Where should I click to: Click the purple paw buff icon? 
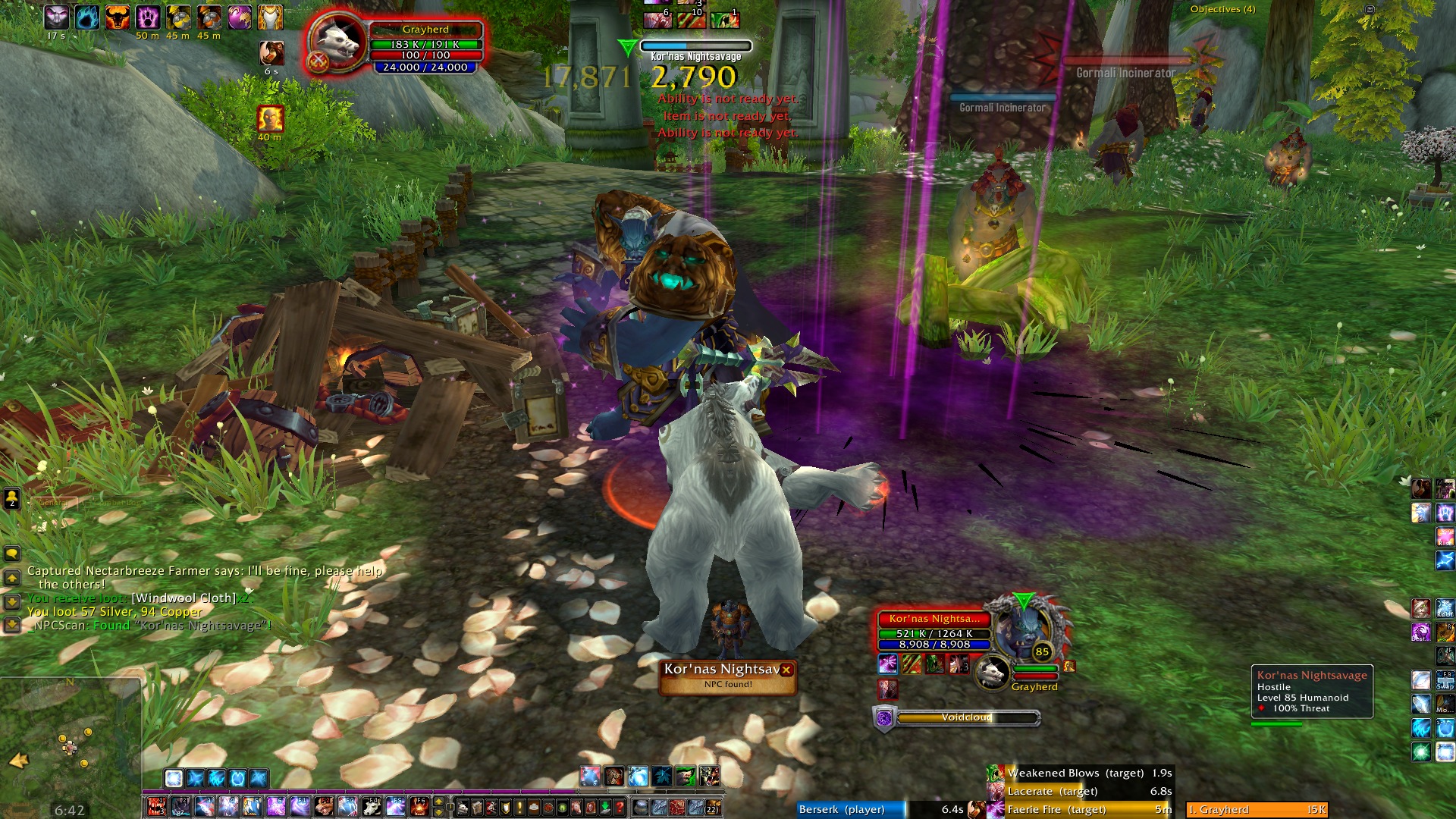(x=148, y=17)
